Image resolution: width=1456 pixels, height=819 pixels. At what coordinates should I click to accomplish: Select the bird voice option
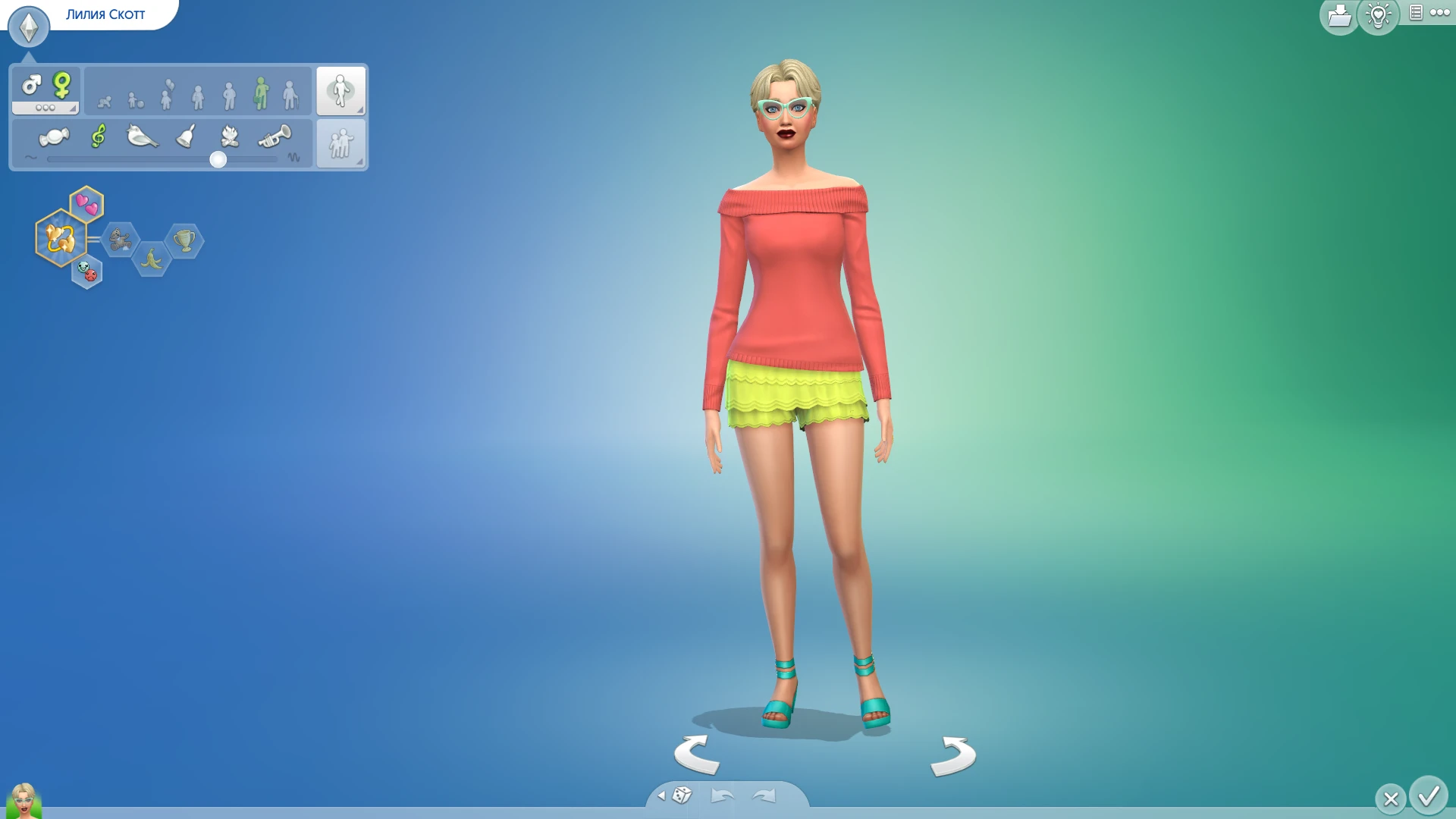(x=141, y=137)
